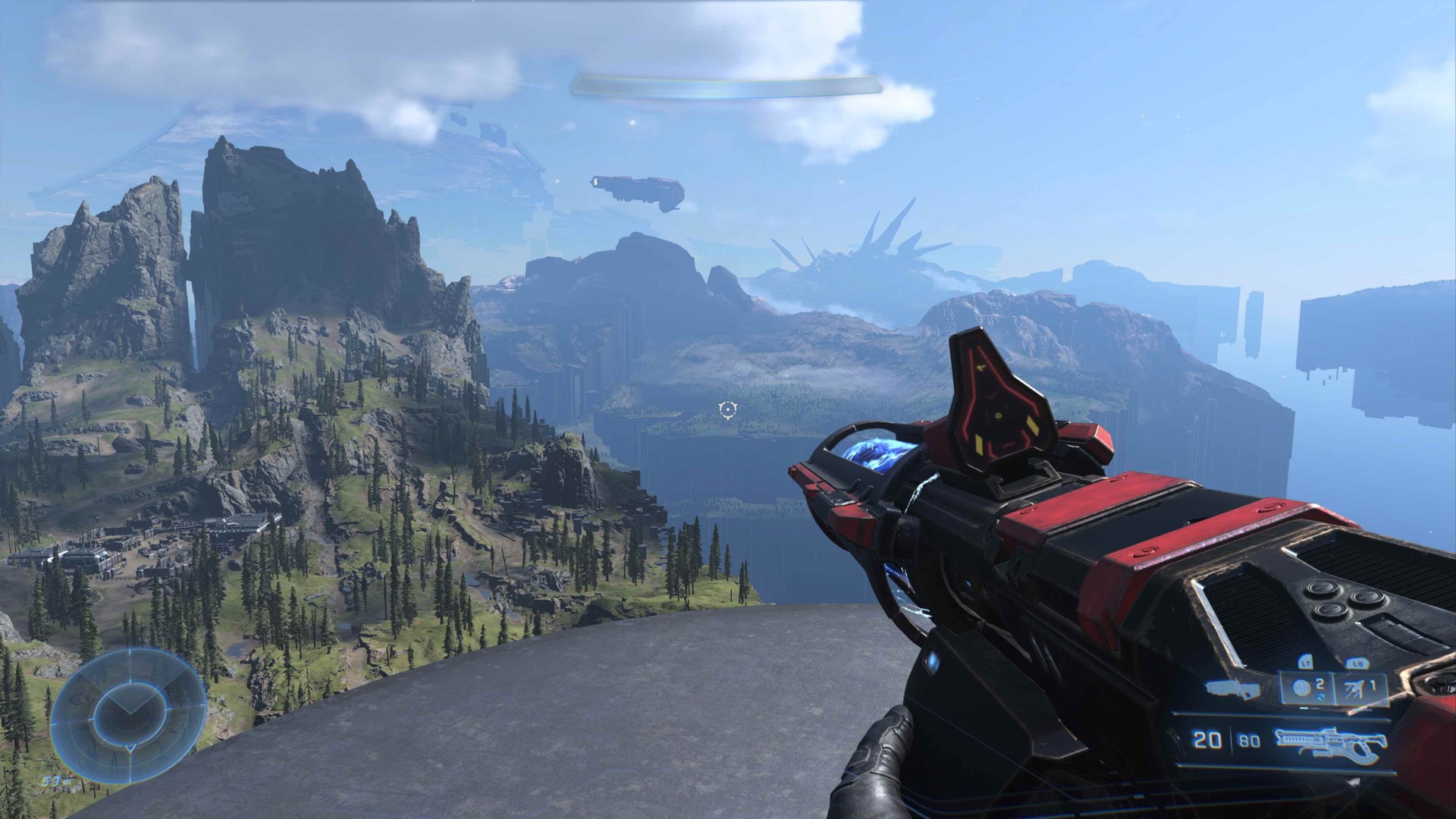
Task: Select the Grappleshot equipment icon
Action: [1353, 690]
